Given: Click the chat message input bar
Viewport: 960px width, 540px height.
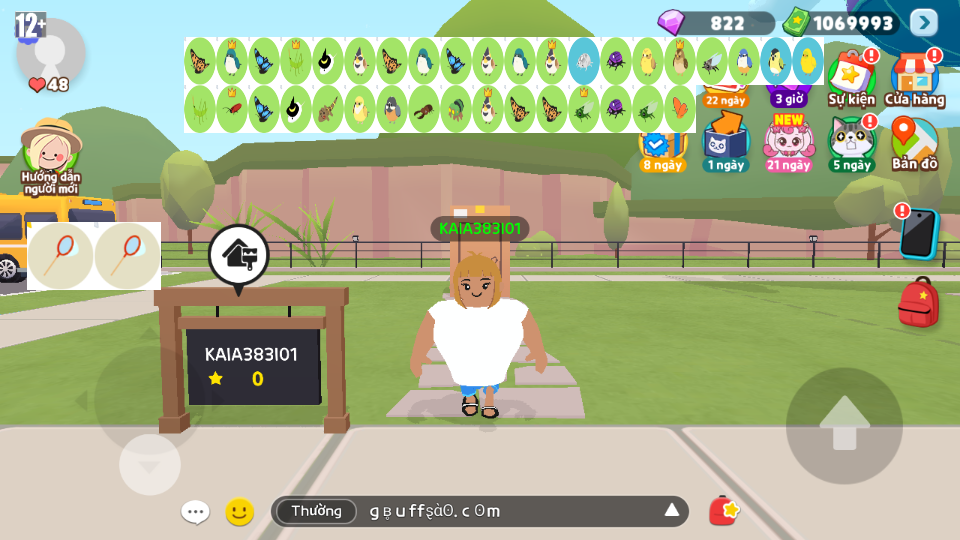Looking at the screenshot, I should coord(510,511).
